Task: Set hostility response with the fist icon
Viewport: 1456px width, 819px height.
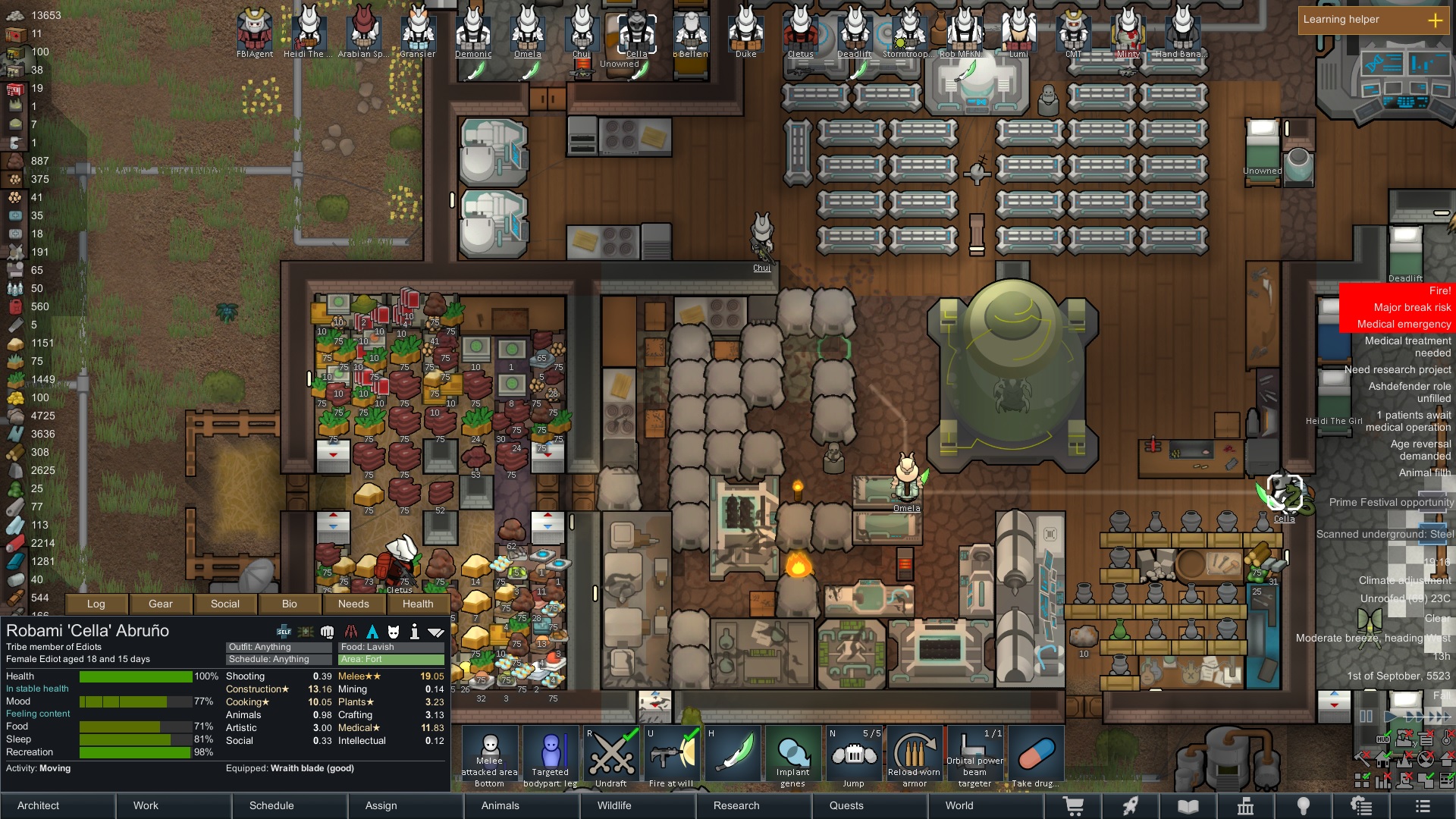Action: pyautogui.click(x=327, y=631)
